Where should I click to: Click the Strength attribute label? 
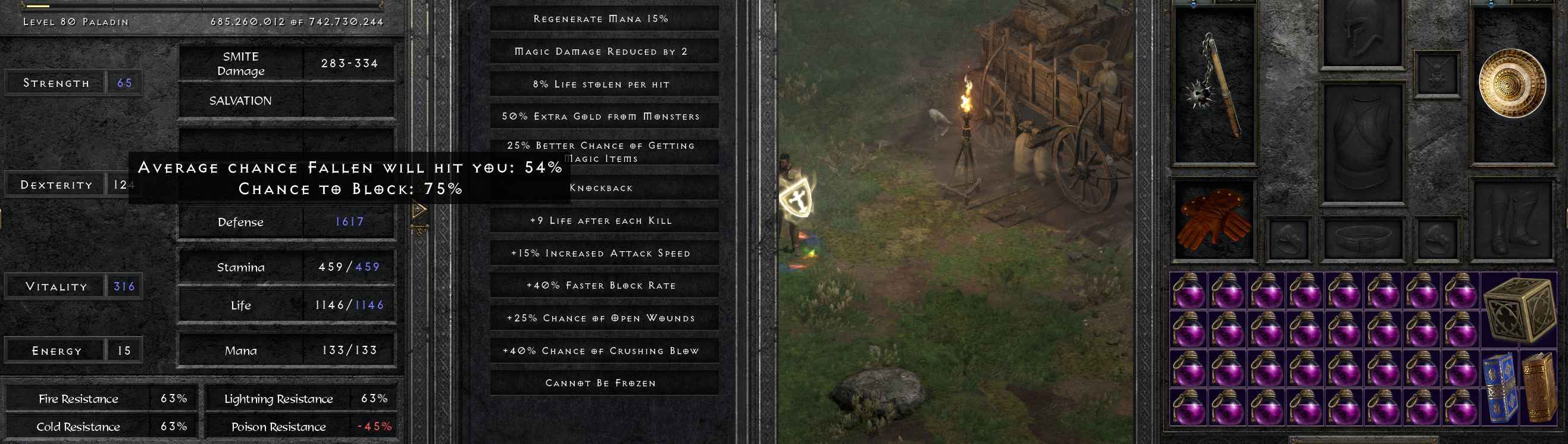coord(56,83)
